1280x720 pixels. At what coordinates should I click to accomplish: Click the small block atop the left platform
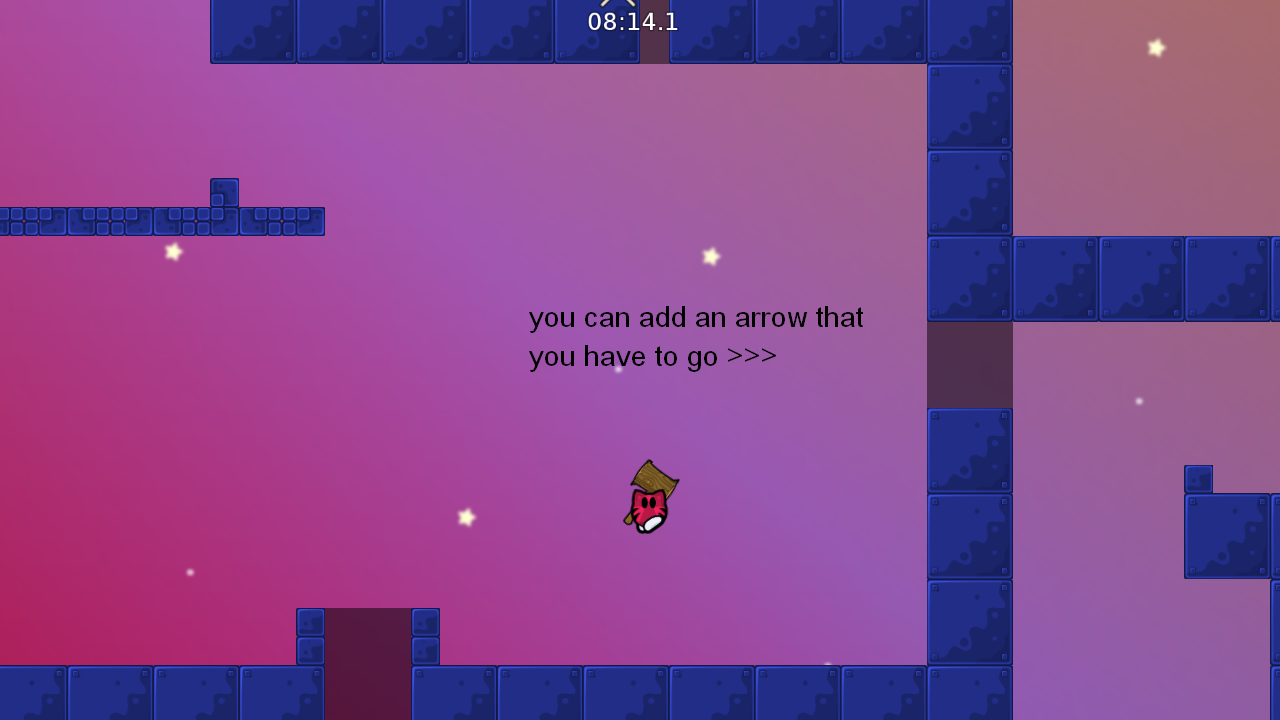click(x=224, y=190)
